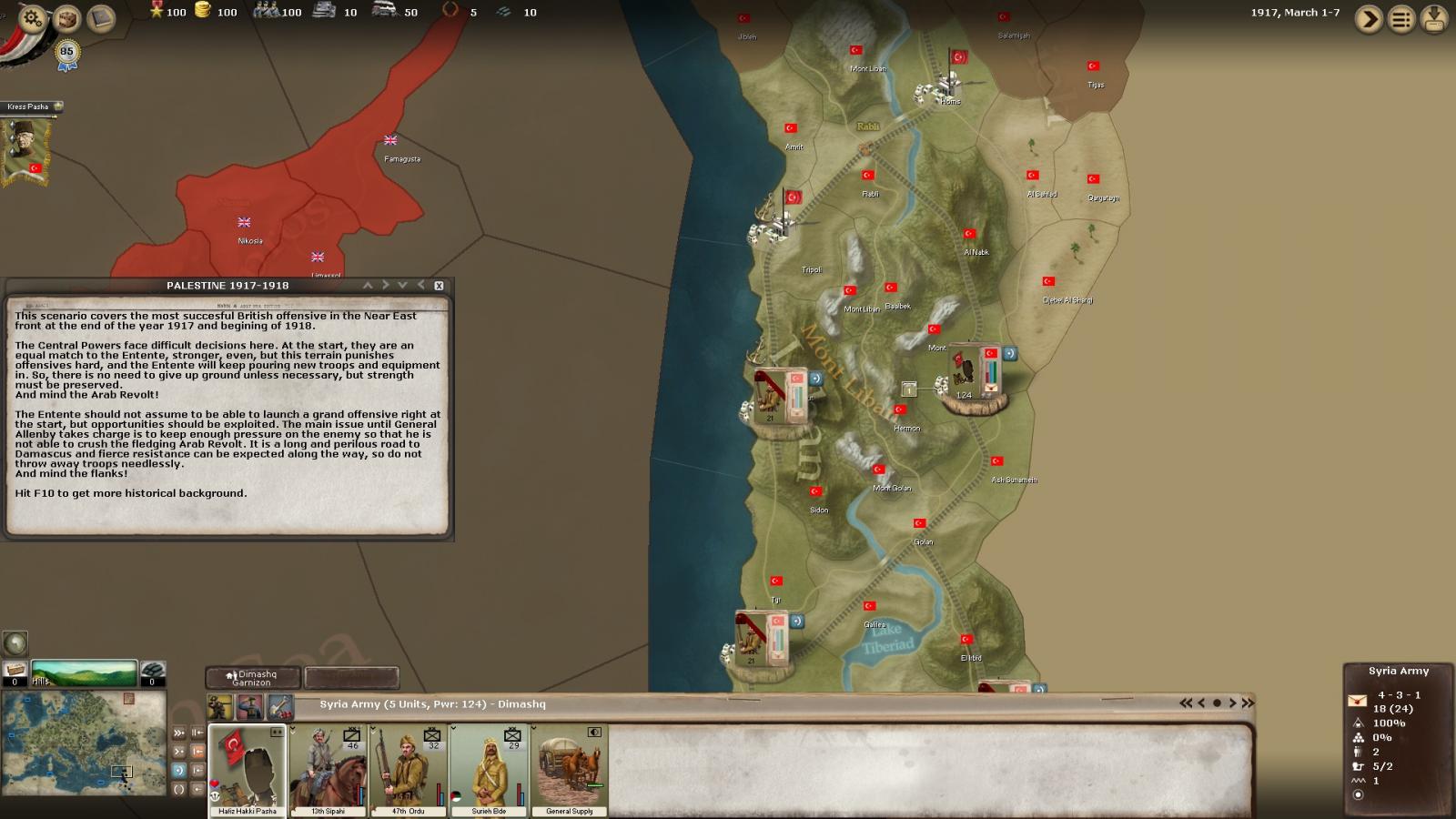Toggle the globe map filter button

point(15,643)
